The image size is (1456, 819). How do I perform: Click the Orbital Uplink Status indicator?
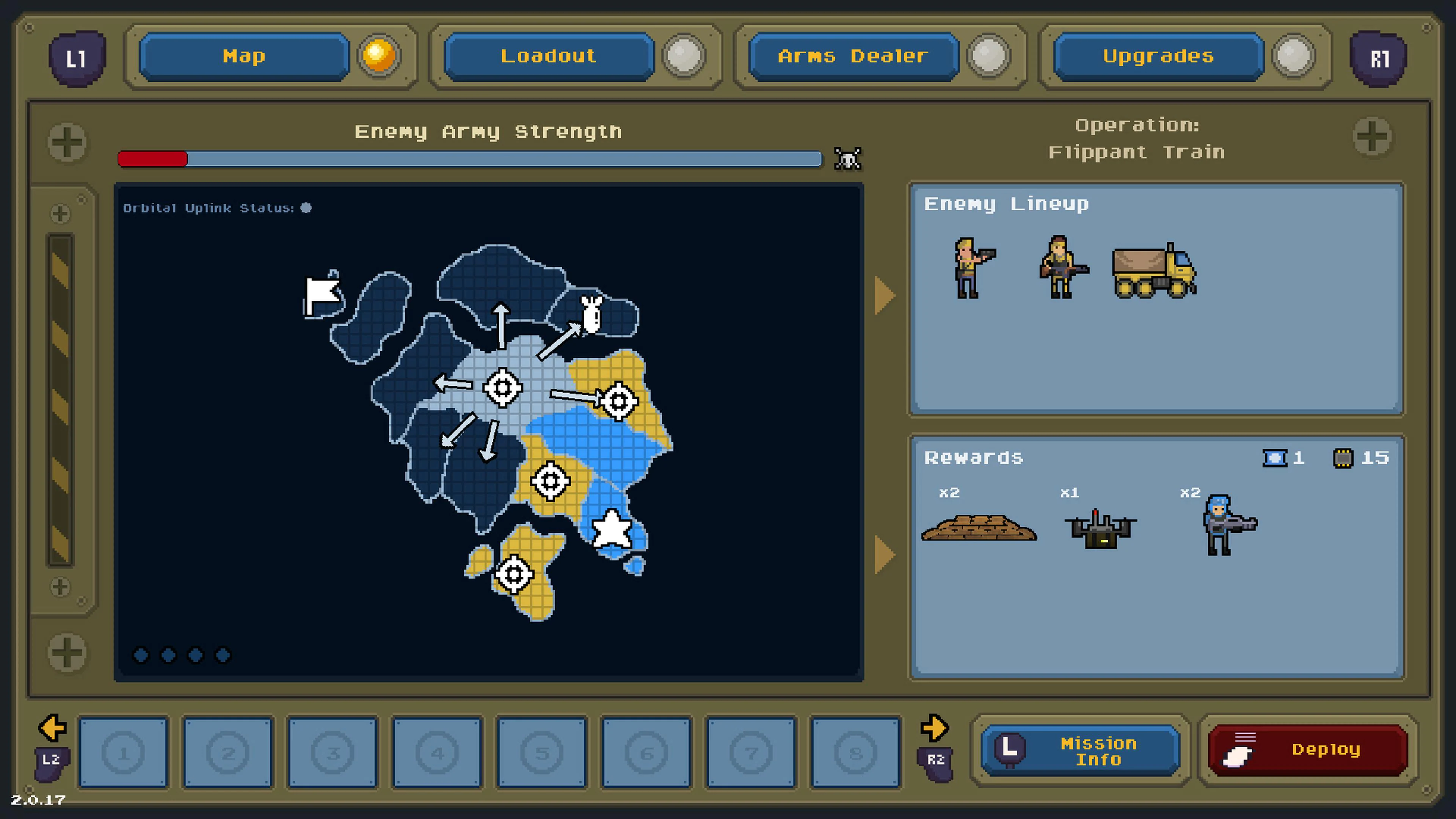click(x=306, y=208)
